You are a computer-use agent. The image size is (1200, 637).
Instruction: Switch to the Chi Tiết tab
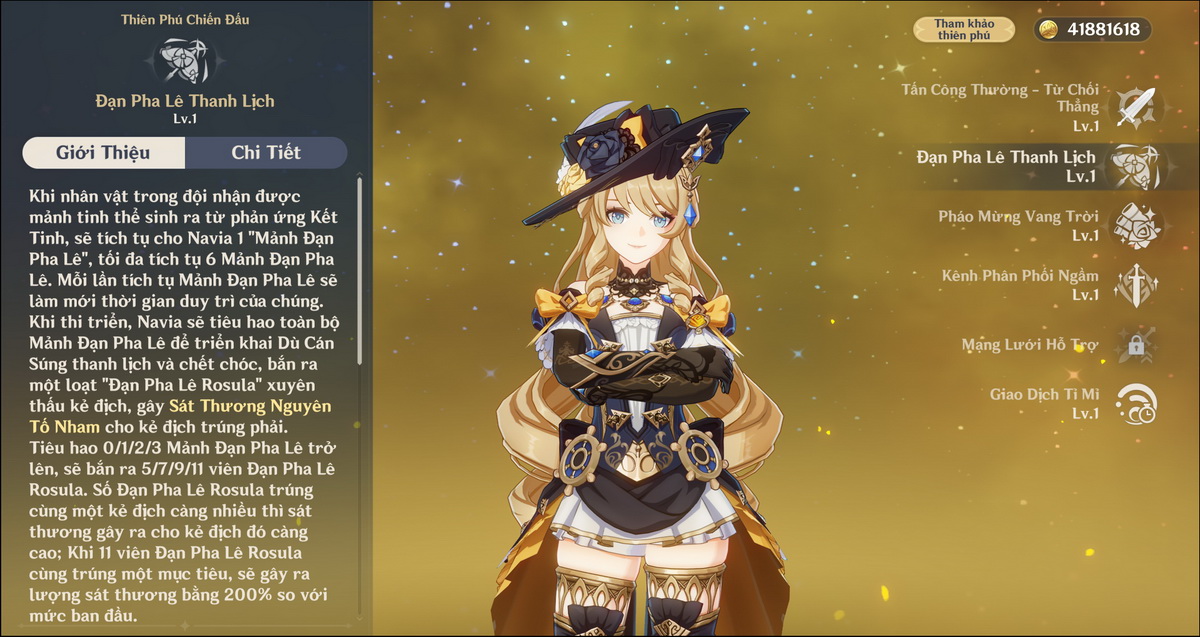(x=266, y=153)
